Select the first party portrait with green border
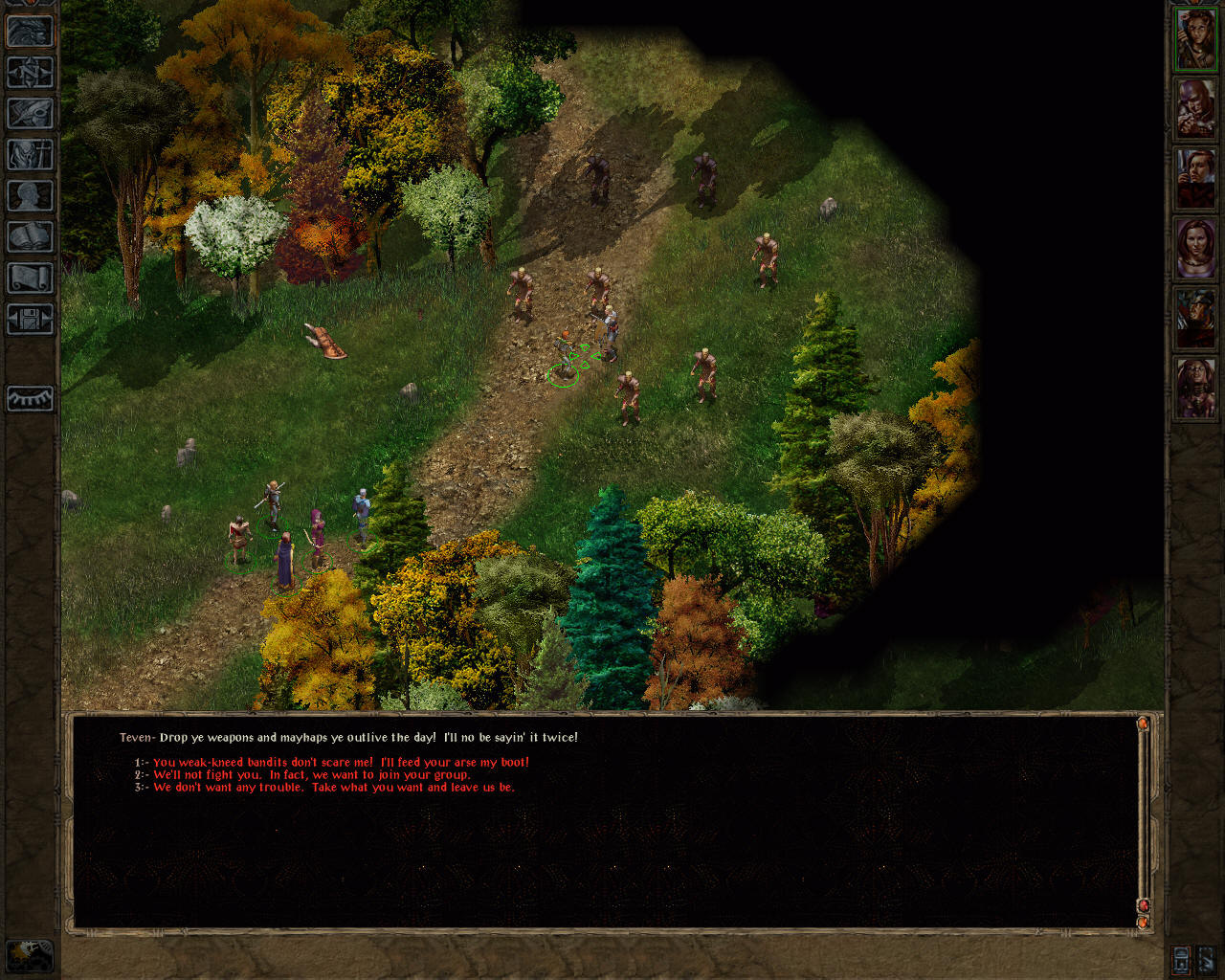Screen dimensions: 1225x980 pyautogui.click(x=1195, y=39)
